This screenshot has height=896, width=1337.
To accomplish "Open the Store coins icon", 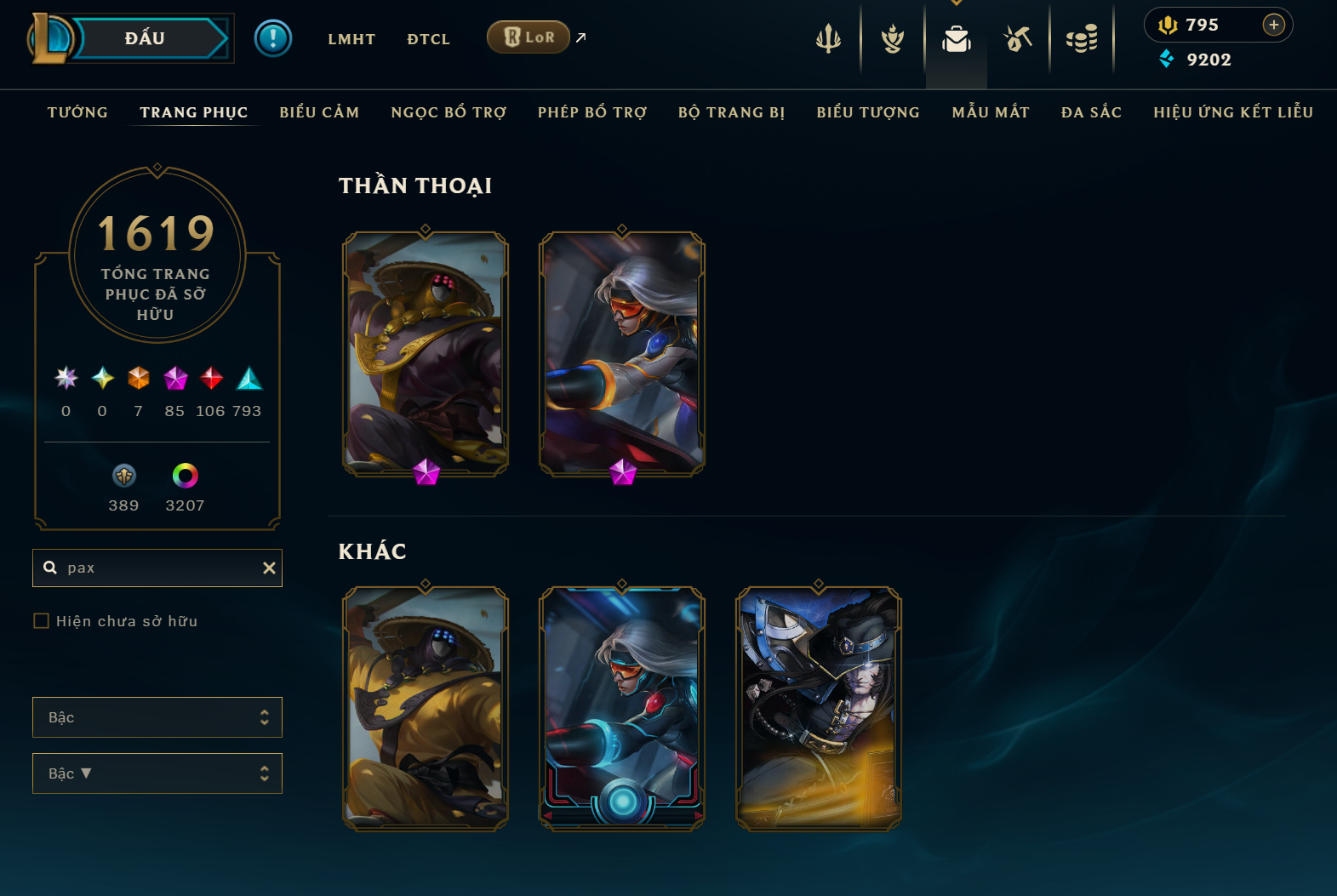I will point(1082,38).
